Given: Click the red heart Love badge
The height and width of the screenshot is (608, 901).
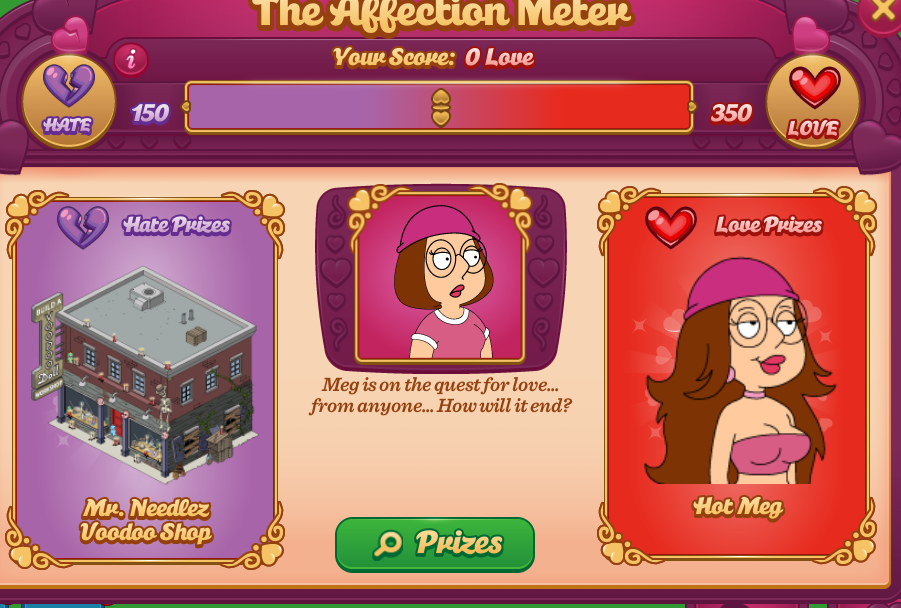Looking at the screenshot, I should pos(813,102).
